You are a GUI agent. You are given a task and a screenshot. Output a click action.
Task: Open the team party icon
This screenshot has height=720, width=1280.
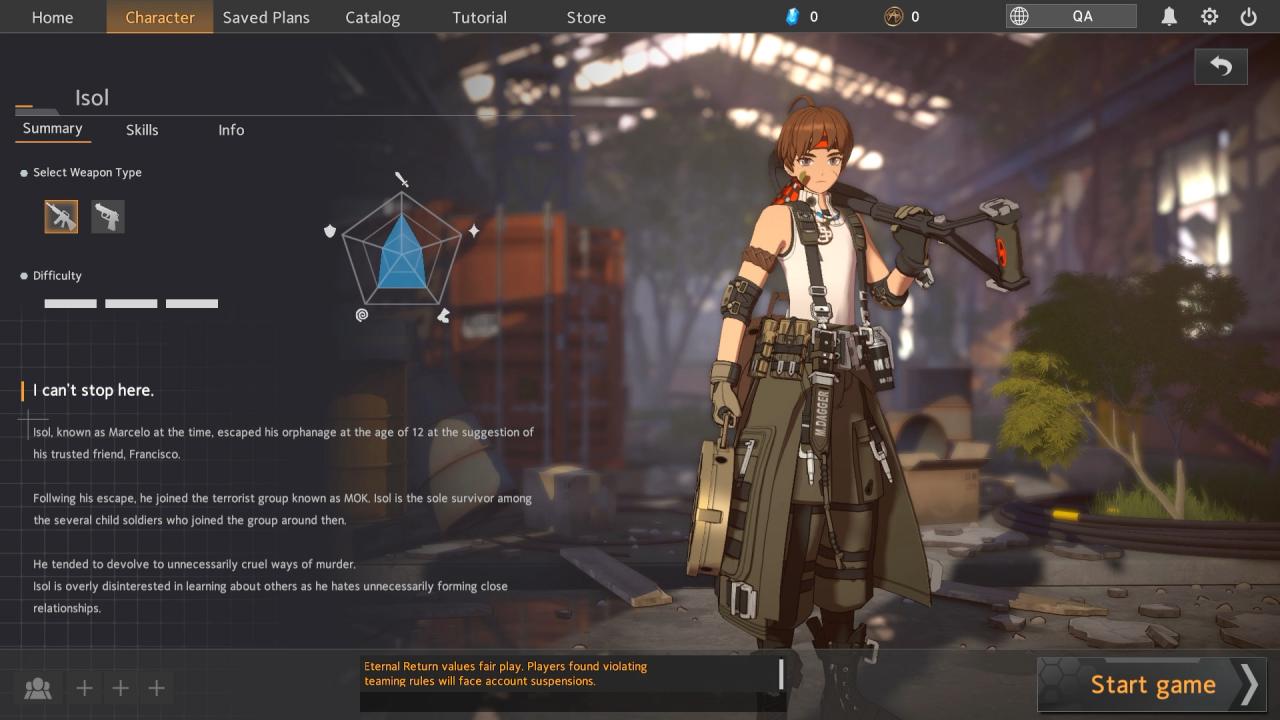[38, 688]
